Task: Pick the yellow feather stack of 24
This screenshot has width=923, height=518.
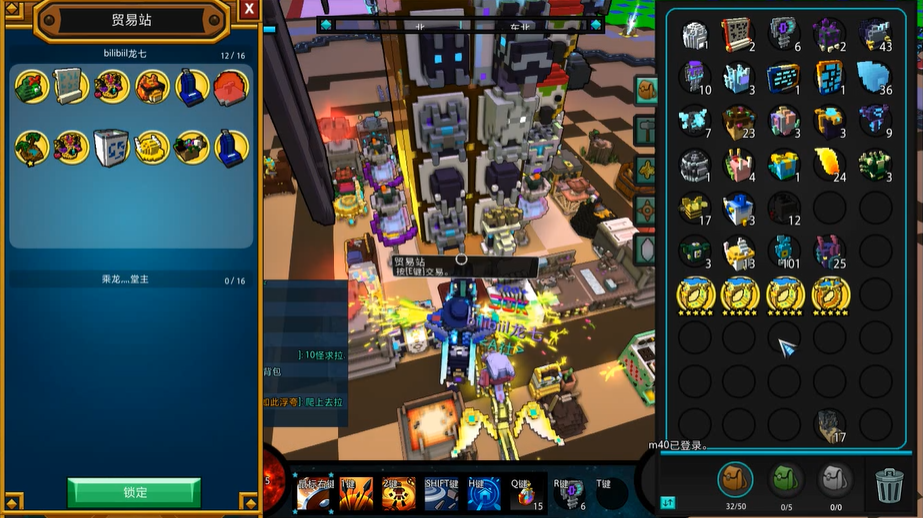Action: click(x=830, y=164)
